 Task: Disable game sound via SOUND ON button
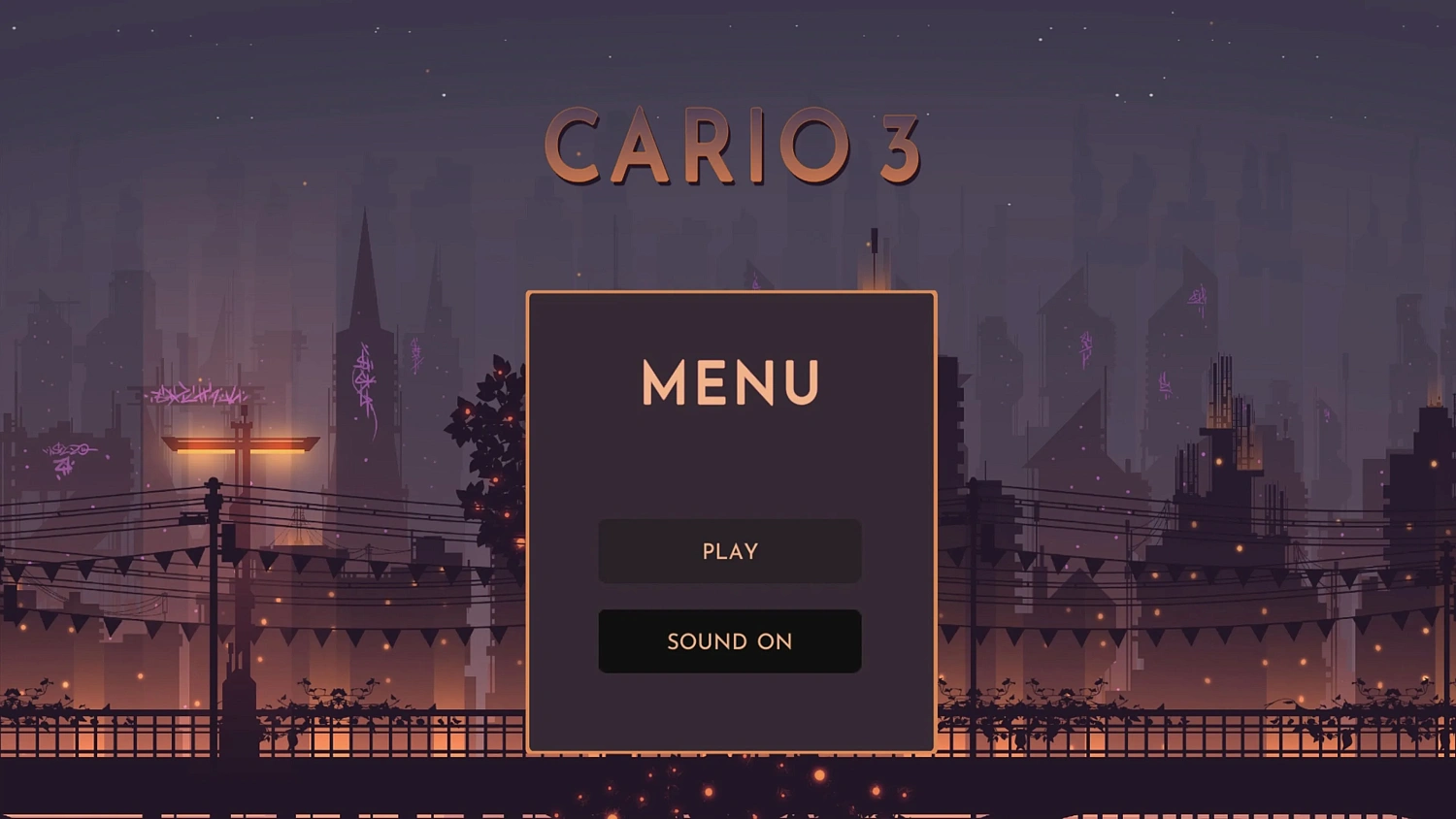coord(729,640)
